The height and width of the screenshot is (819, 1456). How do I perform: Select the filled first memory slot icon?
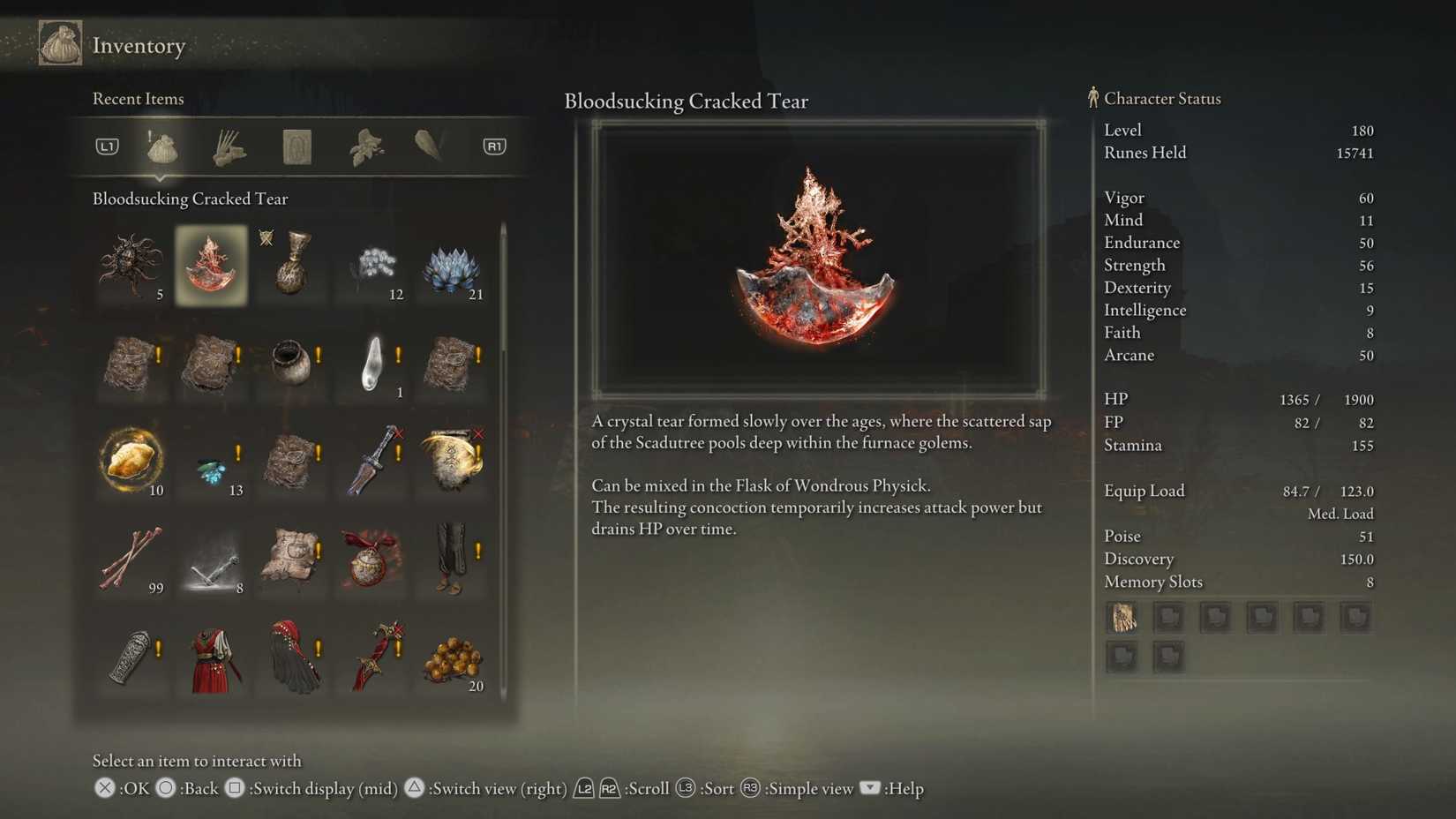[x=1122, y=617]
